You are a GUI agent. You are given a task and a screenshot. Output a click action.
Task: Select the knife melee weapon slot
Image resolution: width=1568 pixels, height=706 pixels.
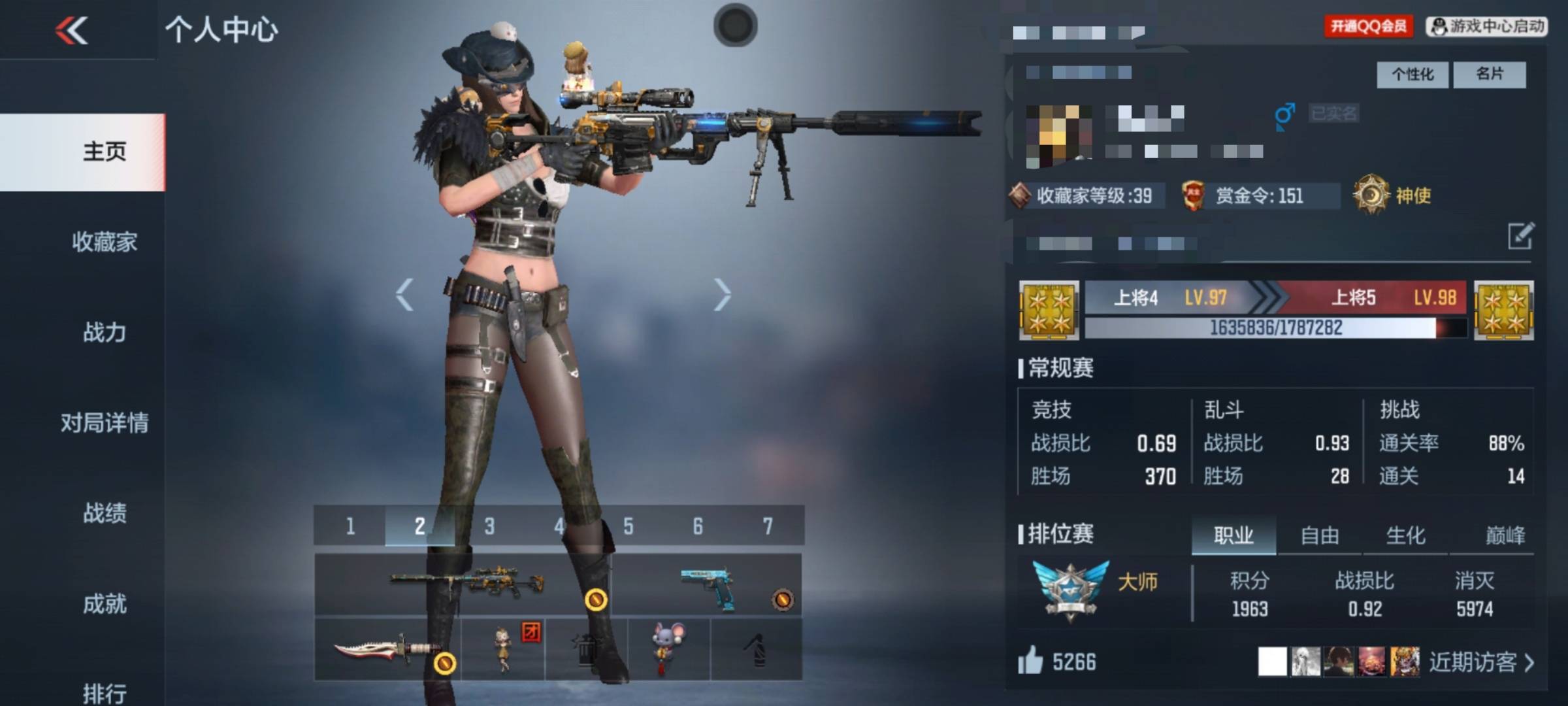tap(387, 650)
